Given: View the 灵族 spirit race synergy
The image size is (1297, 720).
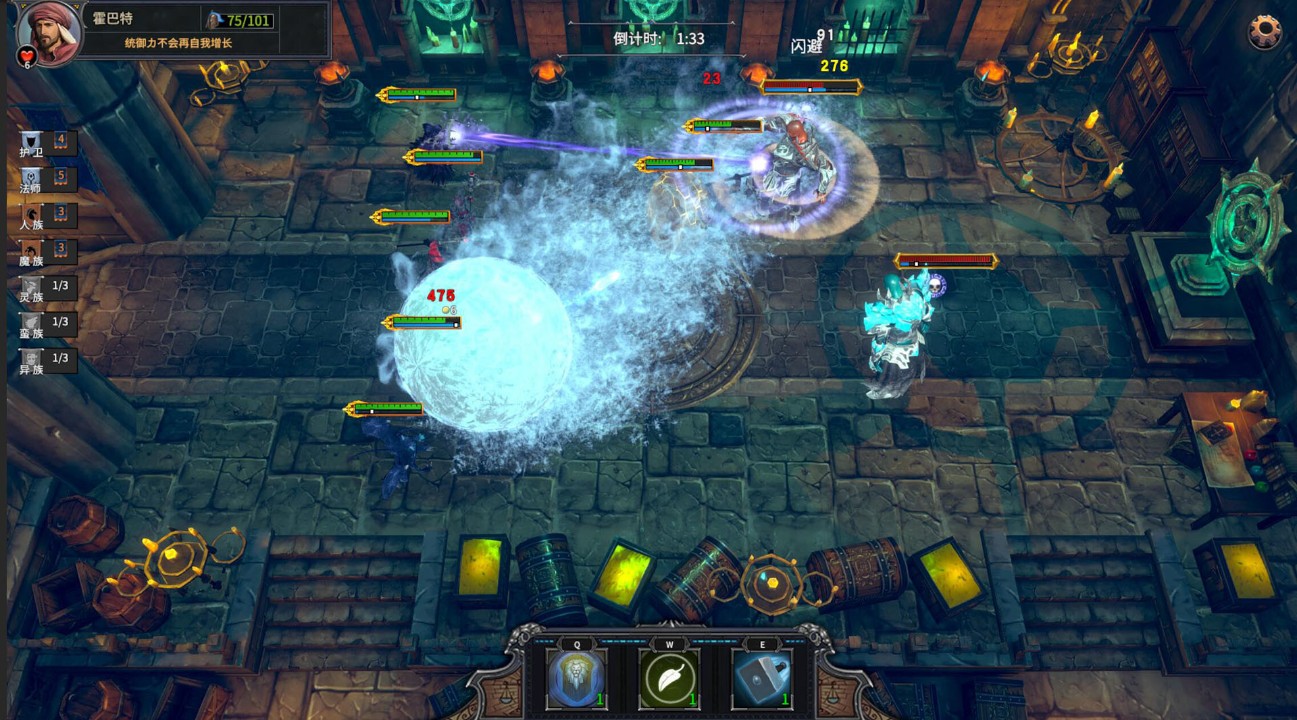Looking at the screenshot, I should 33,289.
